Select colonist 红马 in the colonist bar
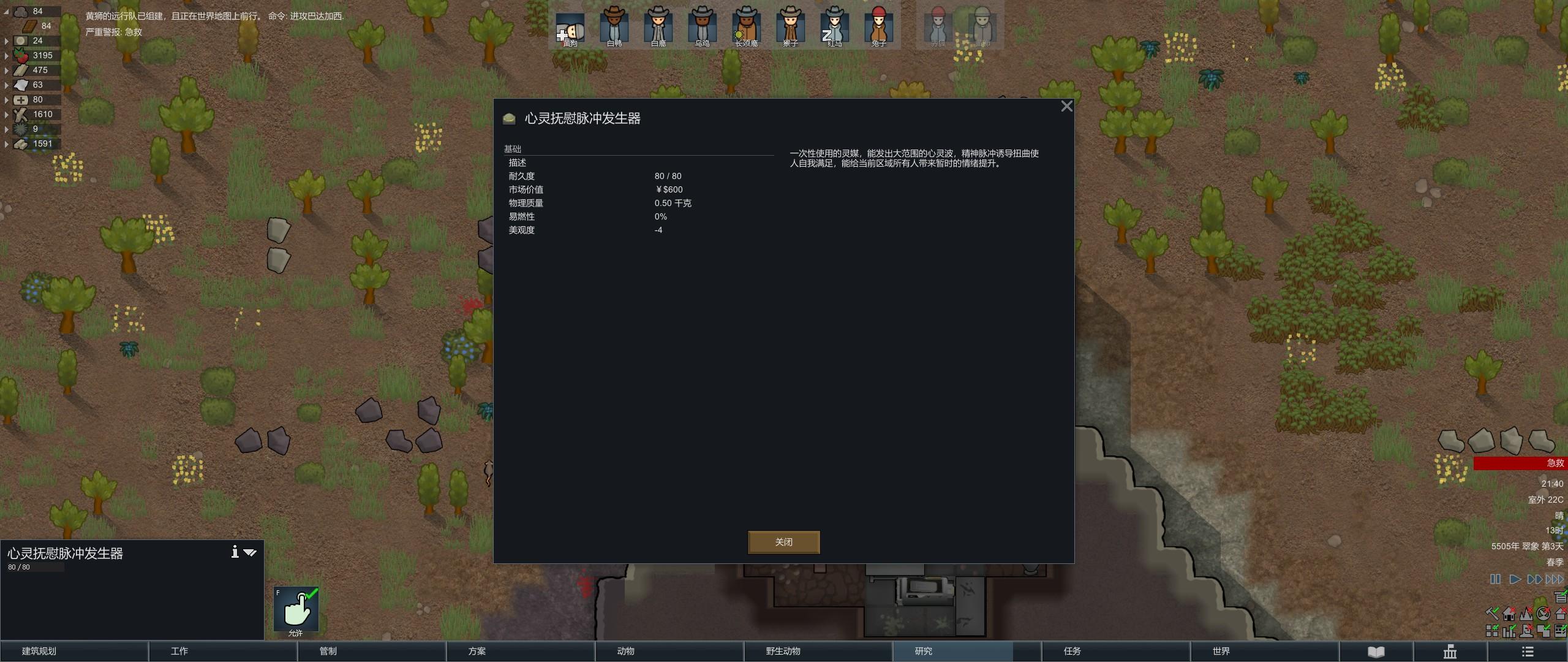The height and width of the screenshot is (662, 1568). 835,26
